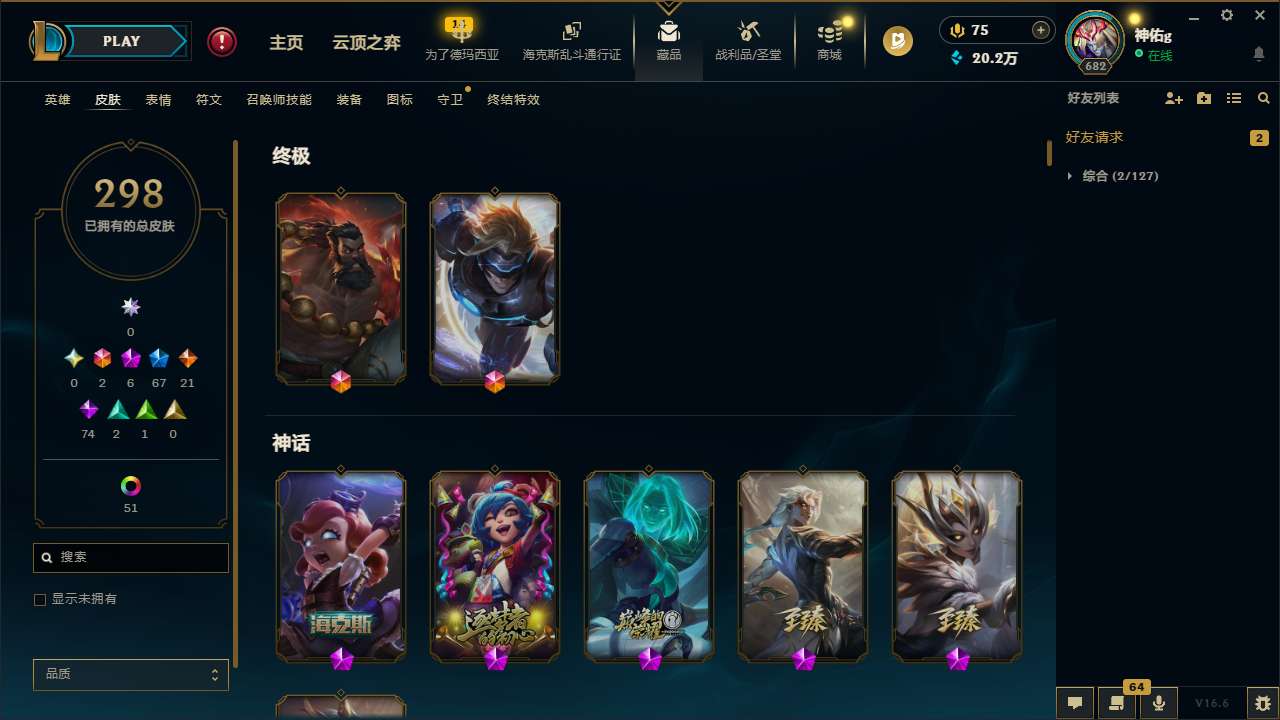Mute the microphone icon at bottom right
The width and height of the screenshot is (1280, 720).
tap(1158, 701)
